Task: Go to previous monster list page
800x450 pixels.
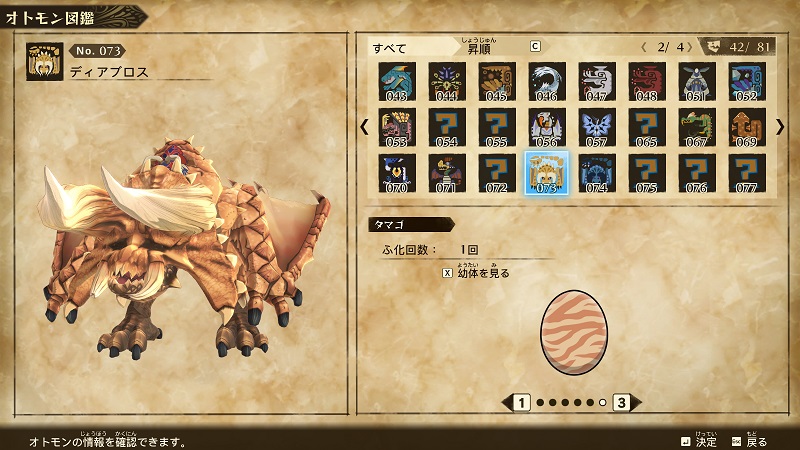Action: (364, 127)
